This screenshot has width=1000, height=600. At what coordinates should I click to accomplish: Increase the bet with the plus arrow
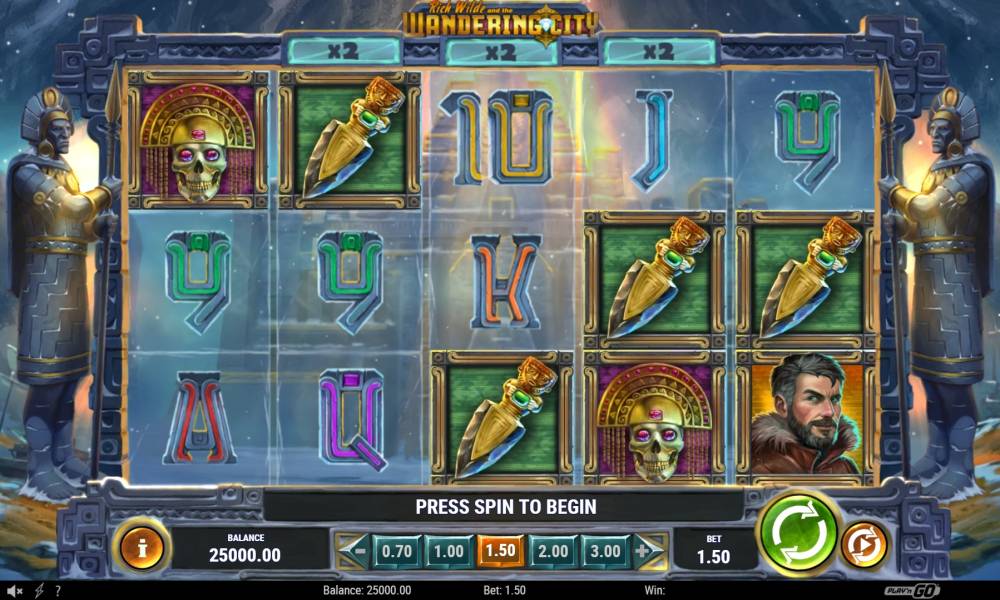point(648,550)
